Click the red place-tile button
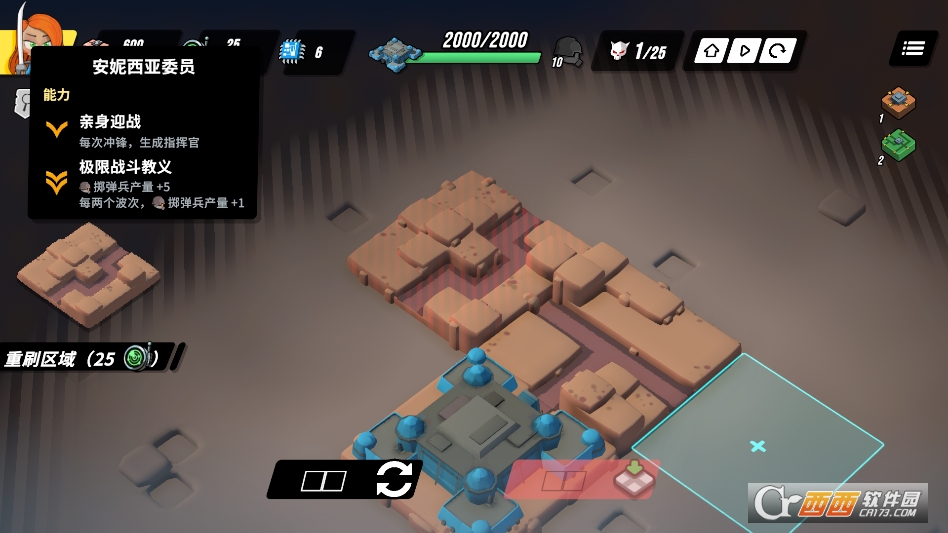This screenshot has width=948, height=533. tap(582, 480)
